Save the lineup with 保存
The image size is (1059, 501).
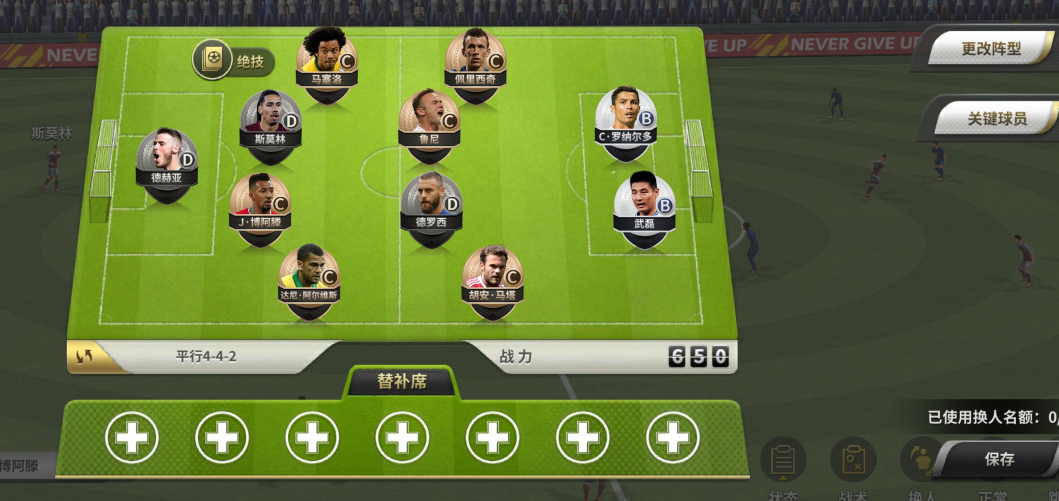[x=998, y=459]
